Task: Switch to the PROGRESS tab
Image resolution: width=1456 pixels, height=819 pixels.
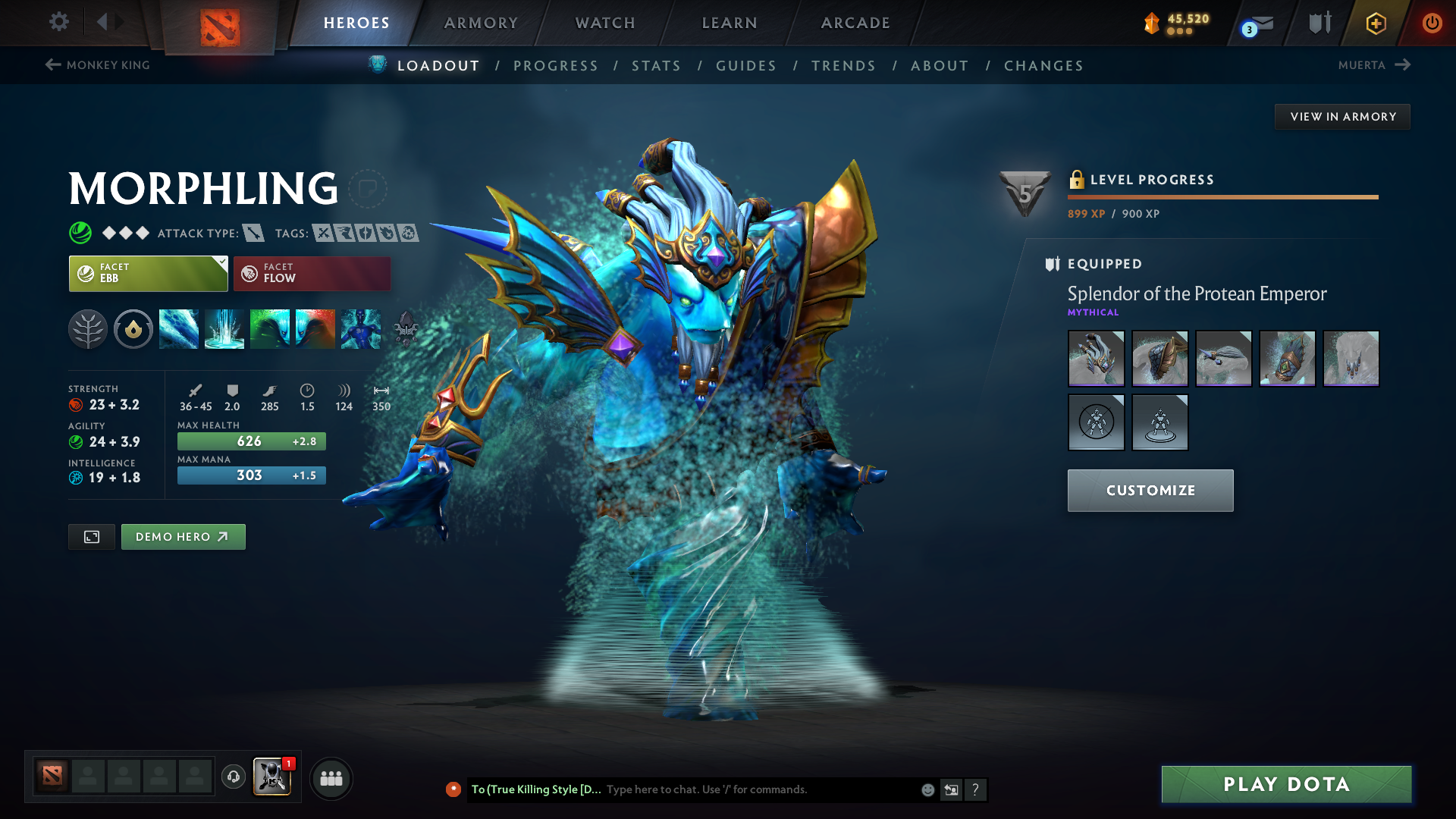Action: [x=556, y=65]
